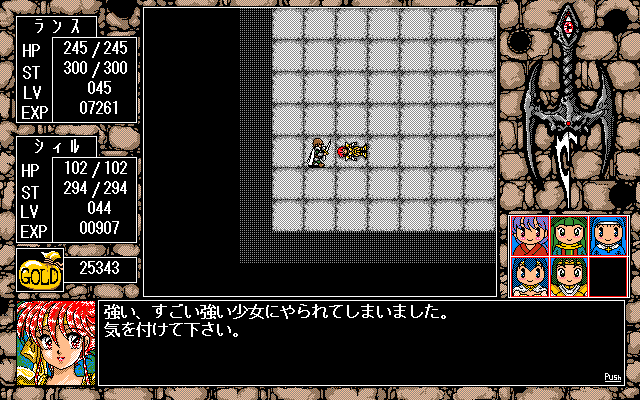This screenshot has height=400, width=640.
Task: Click the Push prompt to advance dialogue
Action: click(613, 377)
